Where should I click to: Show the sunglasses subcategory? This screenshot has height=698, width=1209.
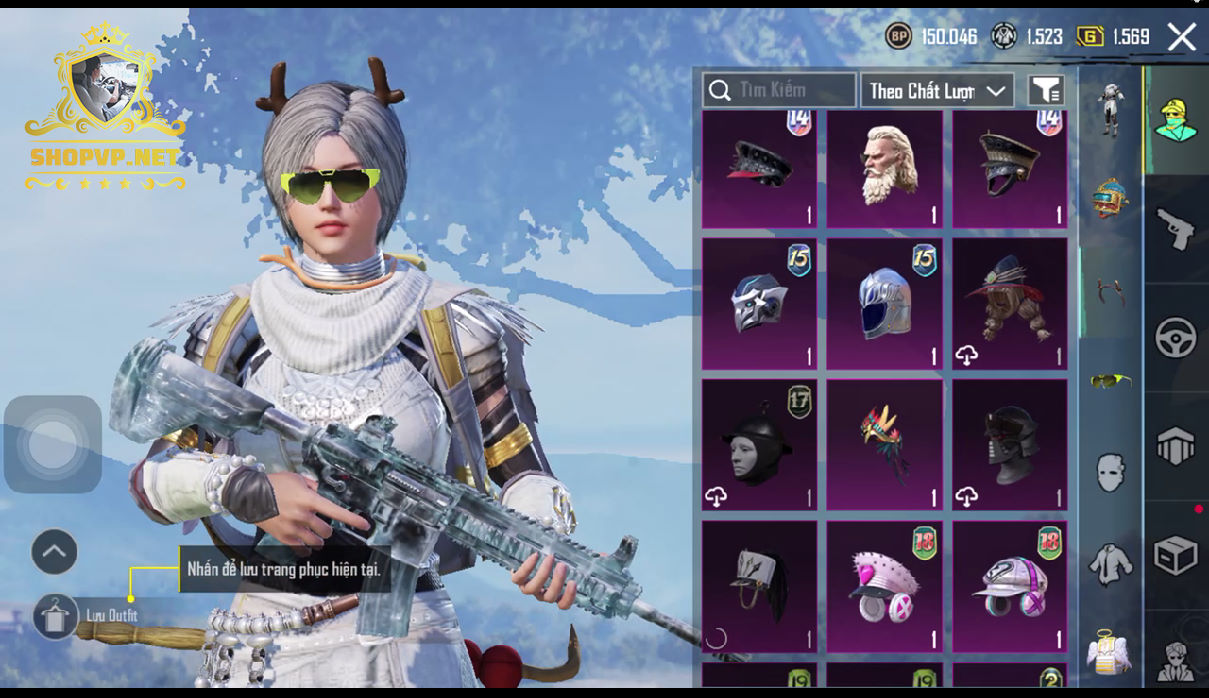click(1110, 380)
